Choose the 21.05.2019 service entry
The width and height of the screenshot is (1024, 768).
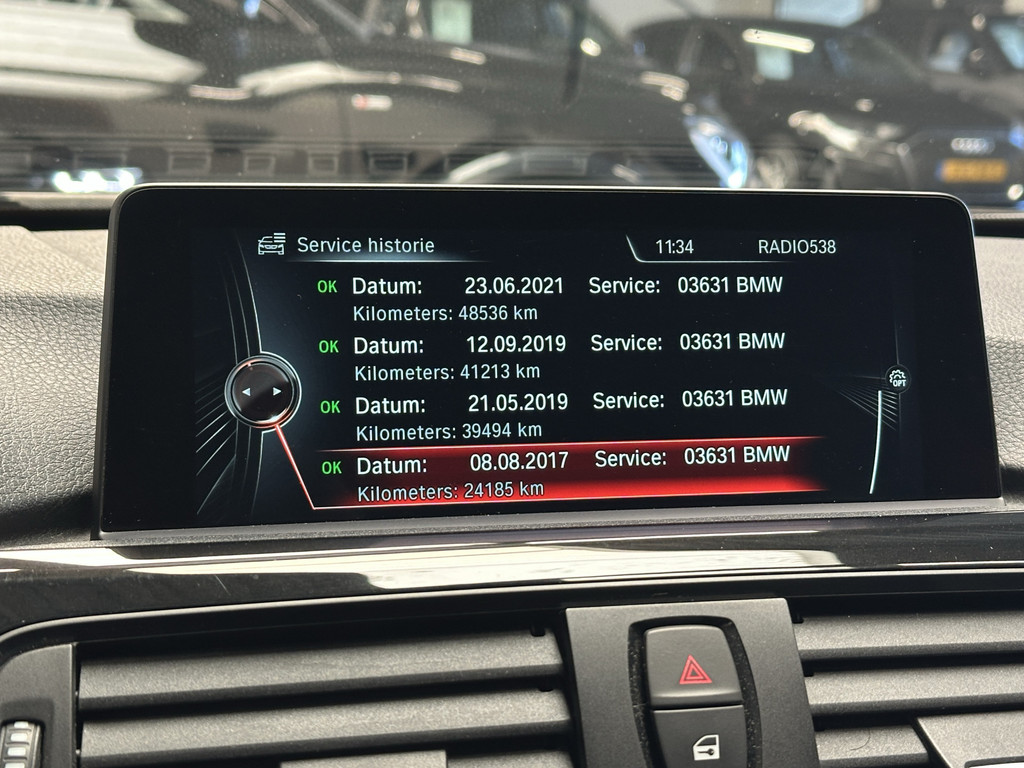pyautogui.click(x=554, y=414)
